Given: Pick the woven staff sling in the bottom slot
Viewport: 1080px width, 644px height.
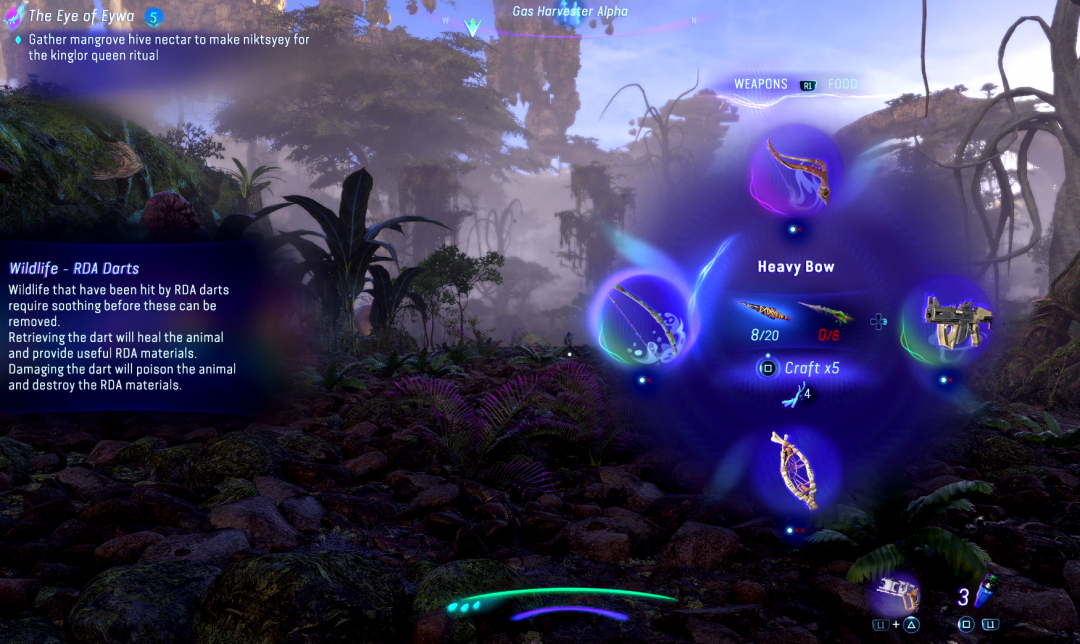Looking at the screenshot, I should [x=795, y=470].
